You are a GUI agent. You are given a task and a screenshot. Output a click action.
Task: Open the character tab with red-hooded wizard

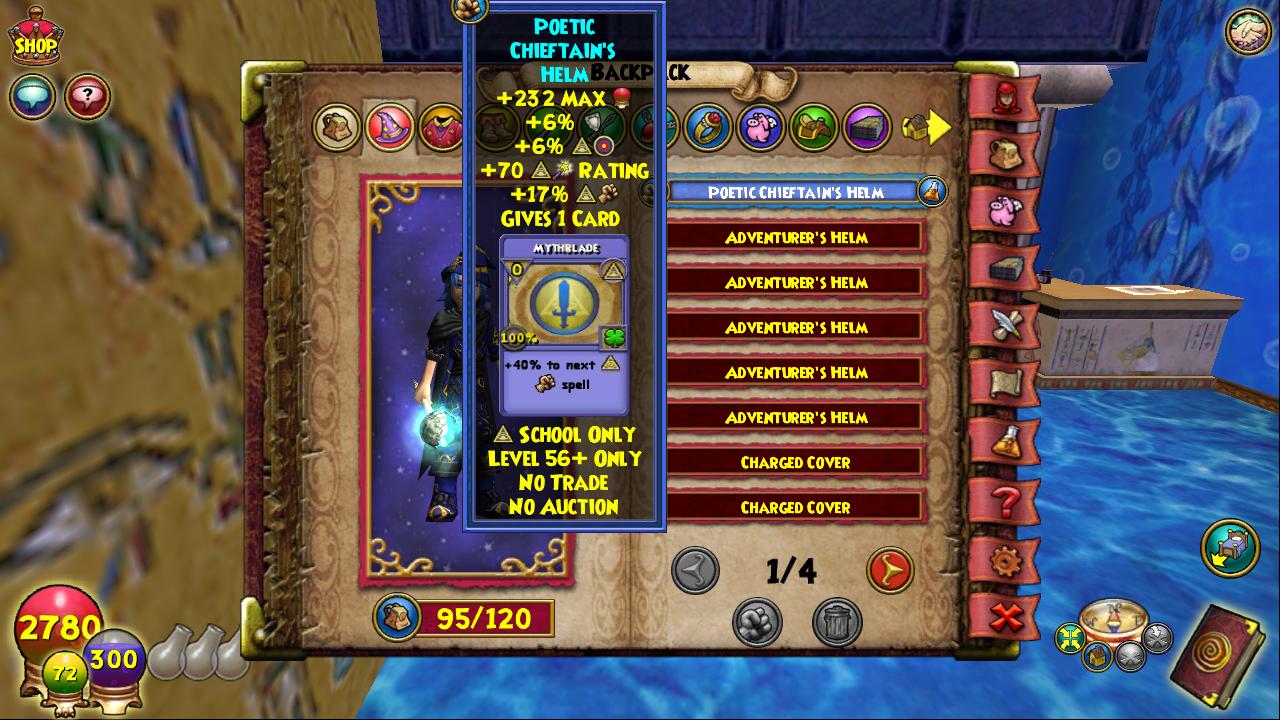[x=1004, y=97]
